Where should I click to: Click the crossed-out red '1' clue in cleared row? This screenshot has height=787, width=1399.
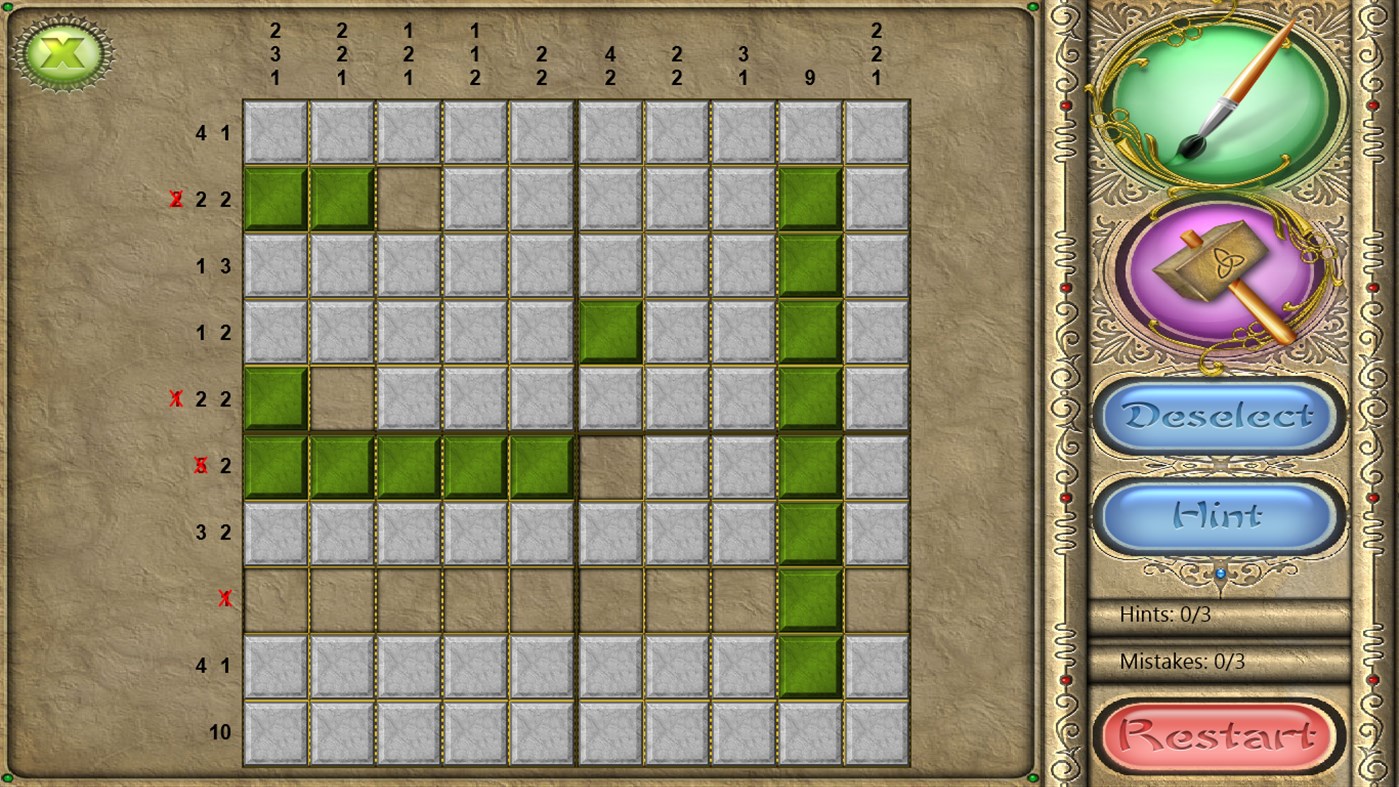pos(224,598)
